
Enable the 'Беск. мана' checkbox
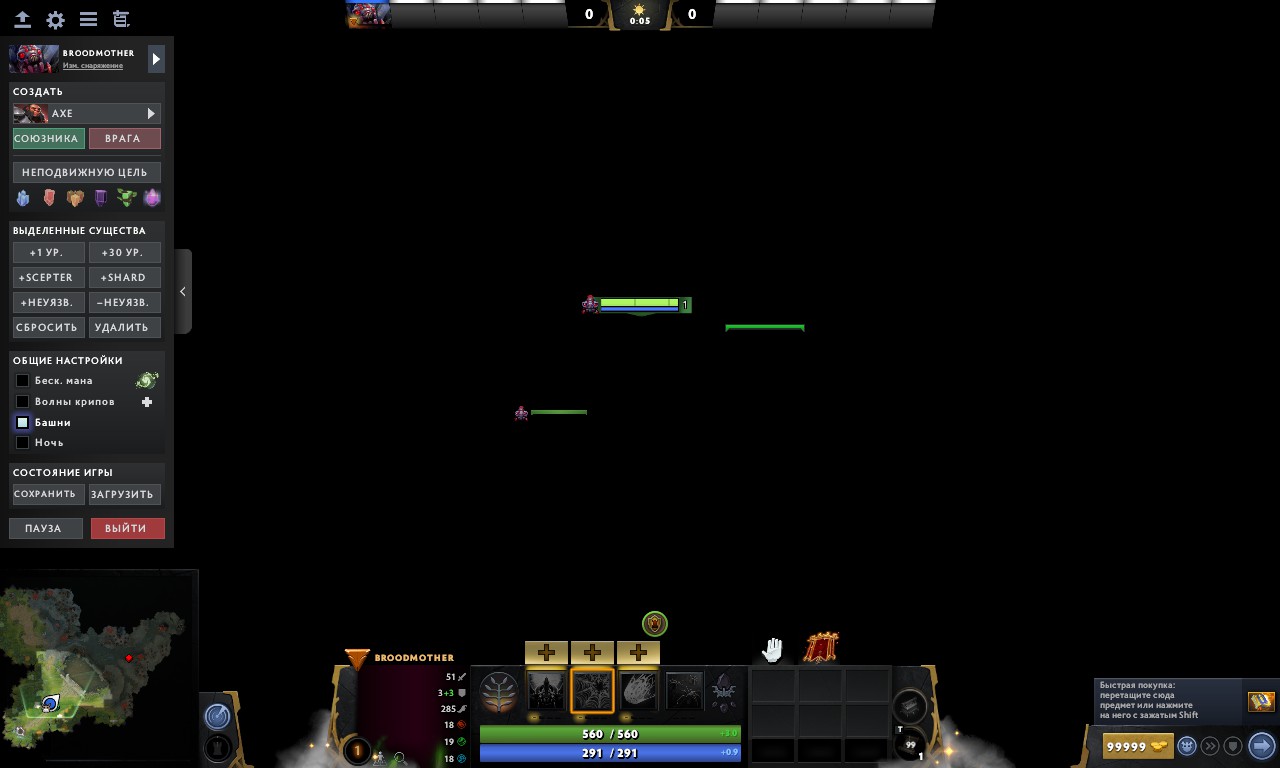pyautogui.click(x=22, y=380)
